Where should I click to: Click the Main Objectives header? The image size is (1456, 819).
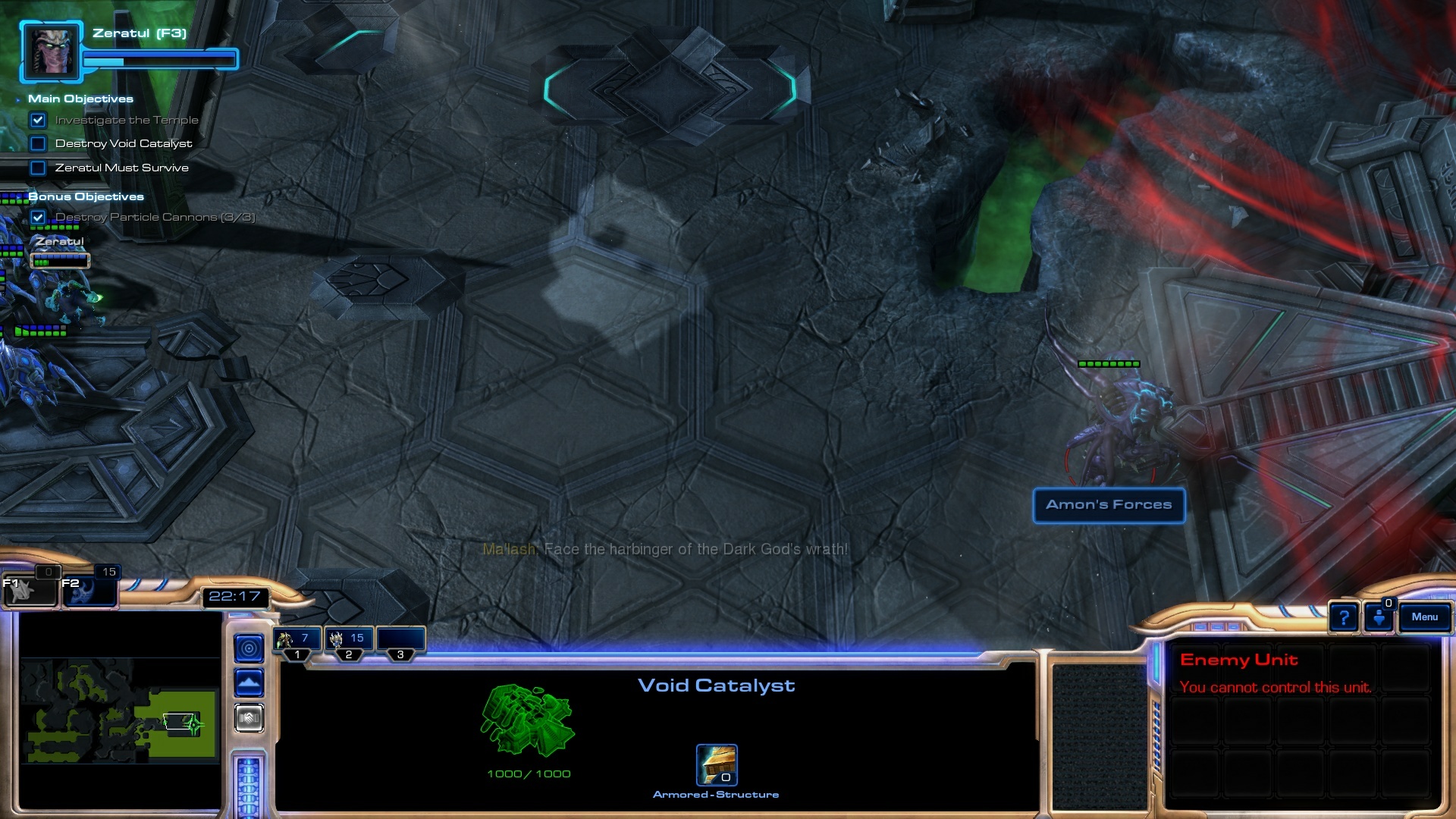pyautogui.click(x=80, y=99)
